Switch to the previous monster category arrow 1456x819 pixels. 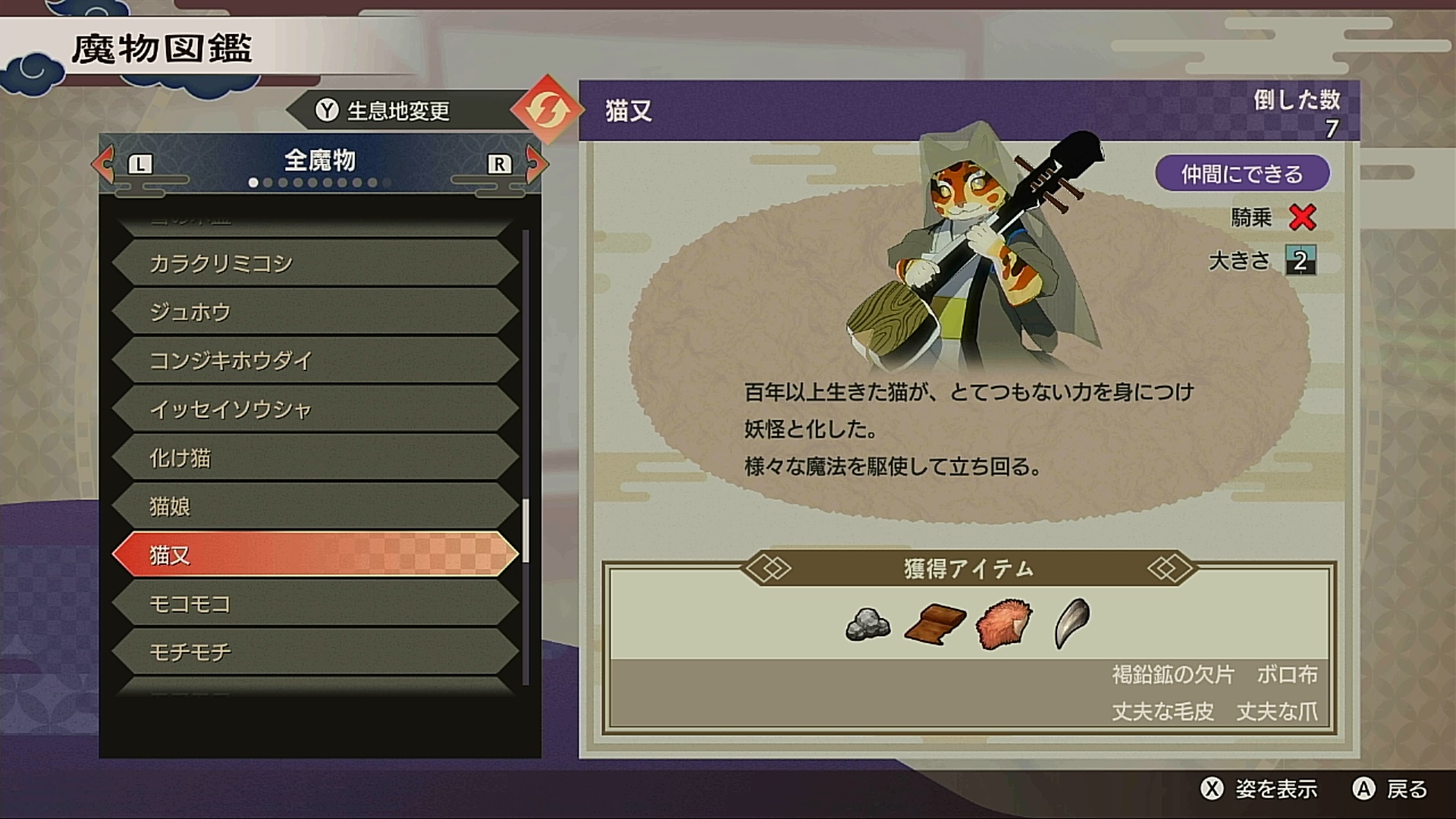(x=104, y=163)
